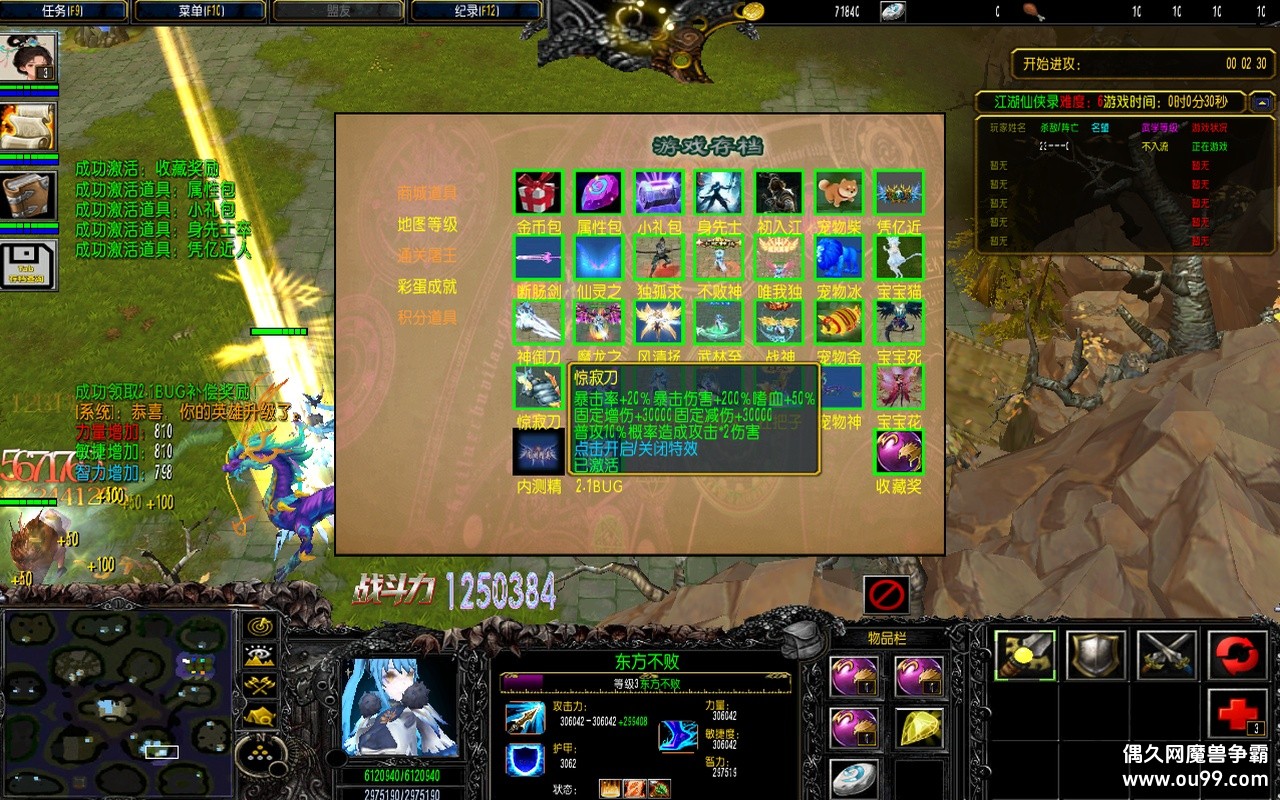Open the 纪录 (F12) log menu
Image resolution: width=1280 pixels, height=800 pixels.
tap(476, 11)
